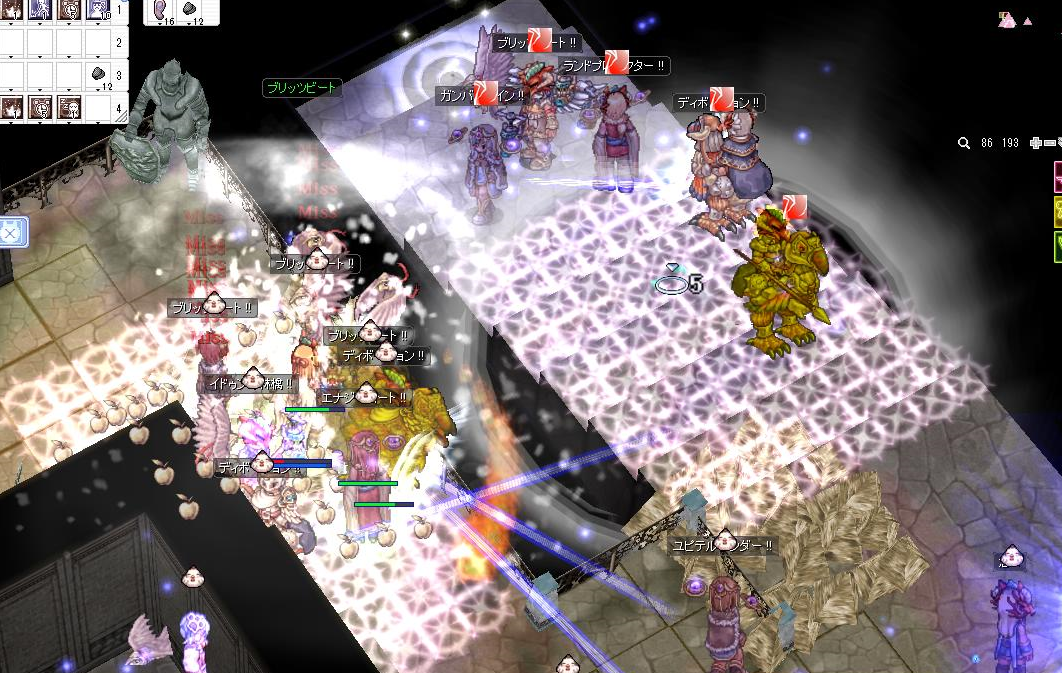Viewport: 1062px width, 673px height.
Task: Use the sad girl face skill with count 10
Action: point(98,11)
